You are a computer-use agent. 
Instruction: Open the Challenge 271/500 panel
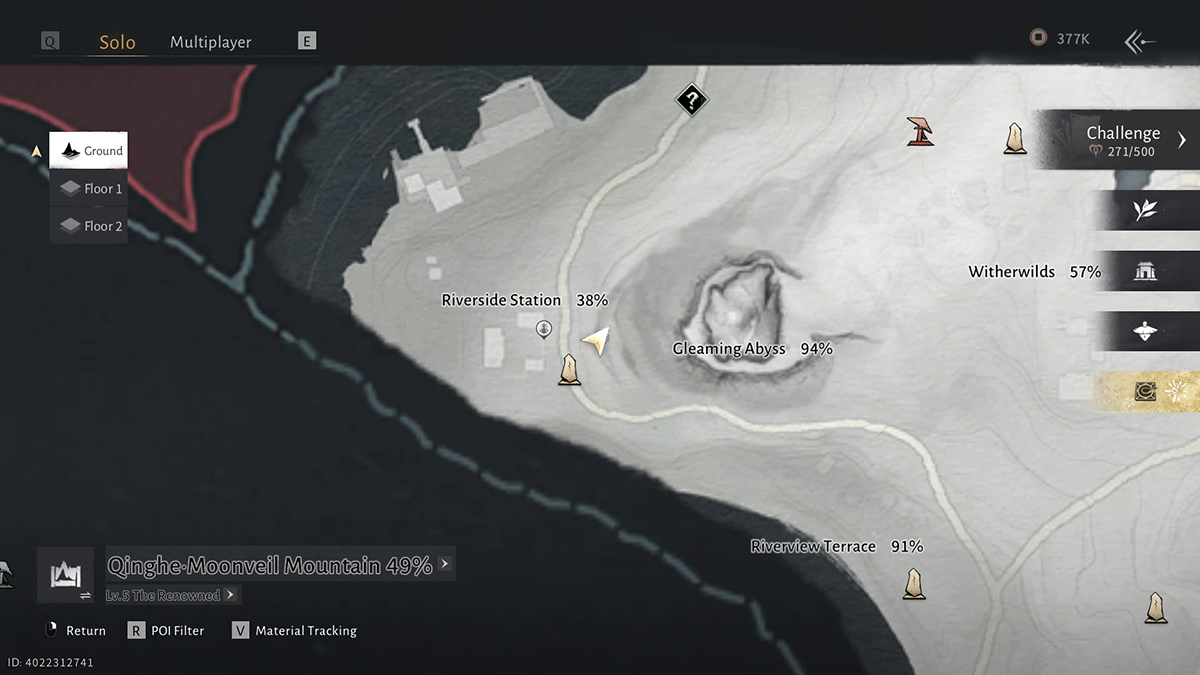click(1122, 140)
